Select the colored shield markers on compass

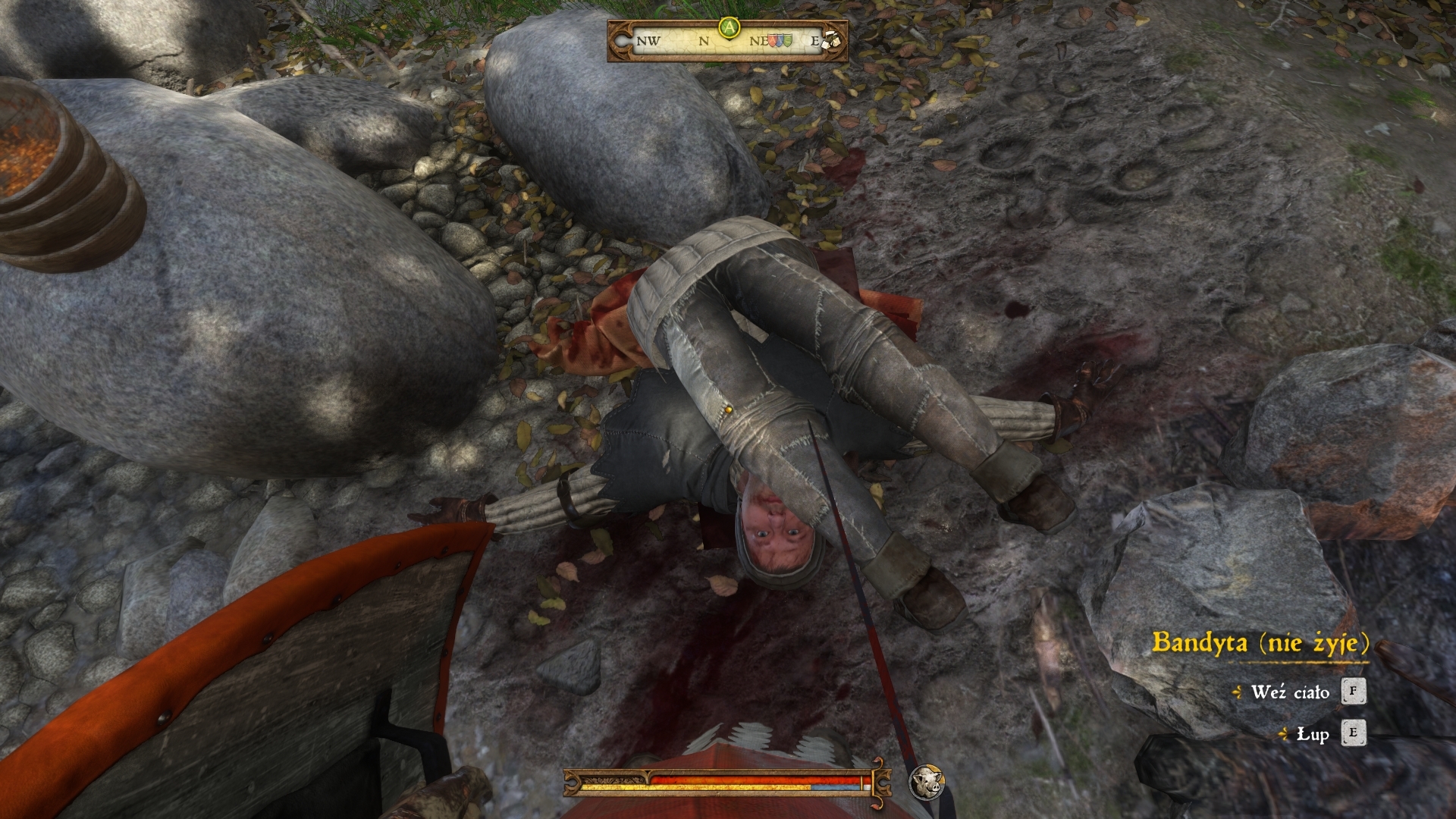780,41
